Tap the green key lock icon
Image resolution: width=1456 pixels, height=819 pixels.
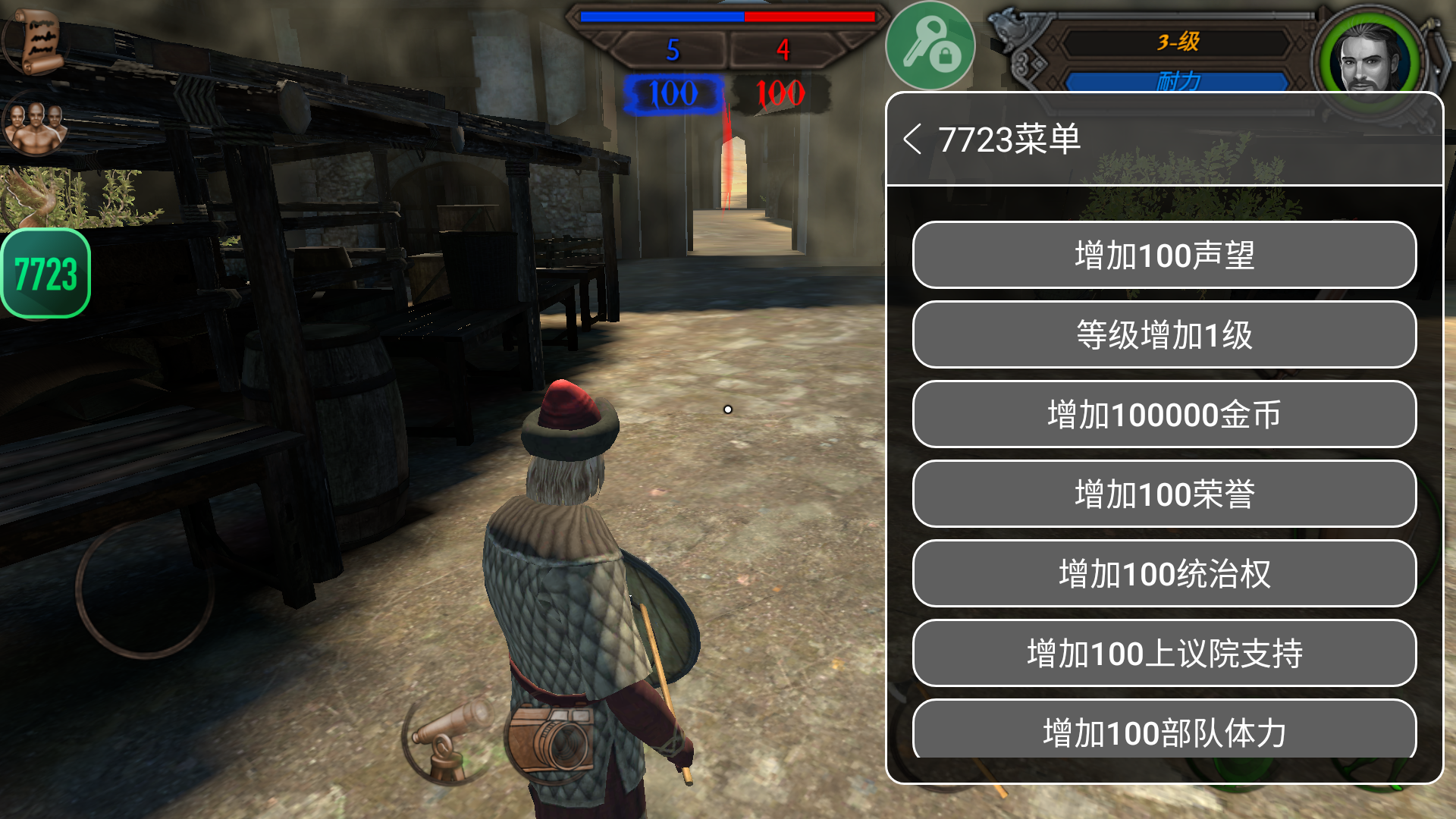point(930,46)
